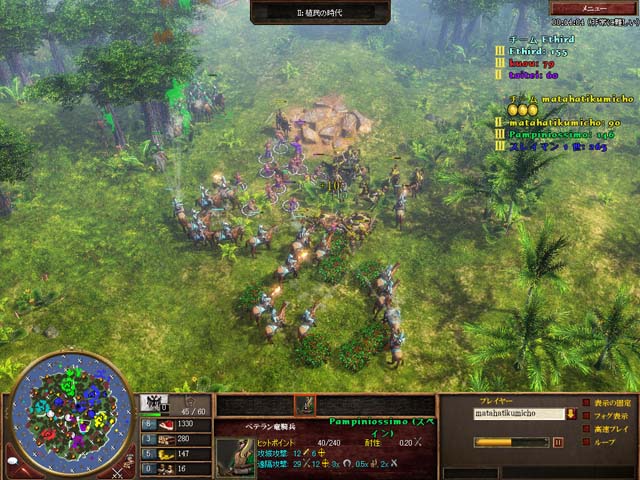Click the age banner at the top

click(320, 11)
